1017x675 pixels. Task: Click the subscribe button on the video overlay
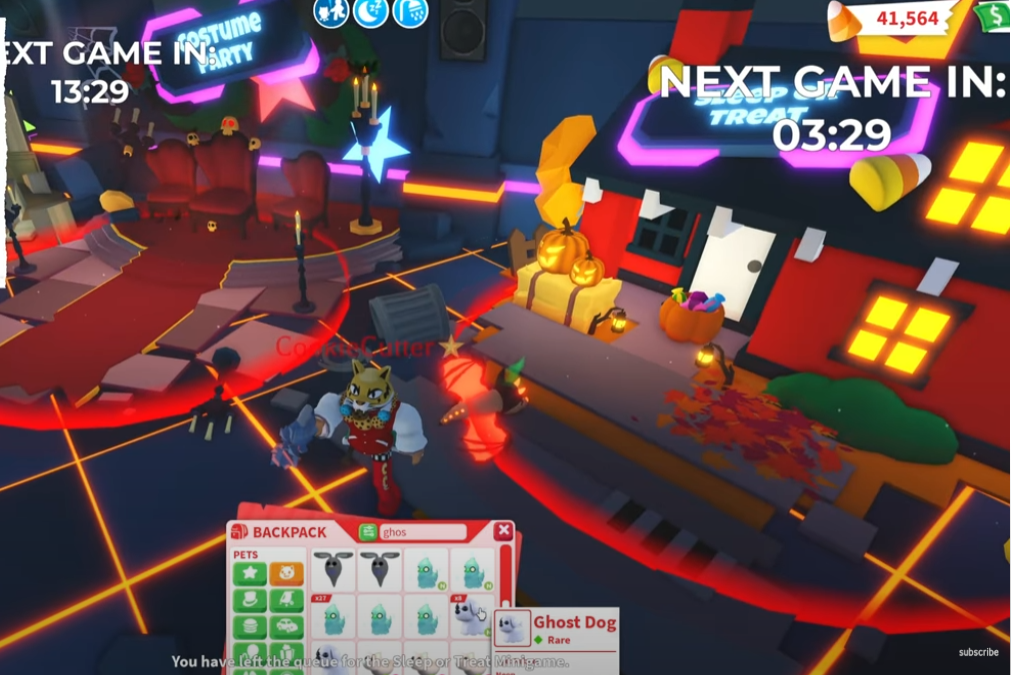[978, 652]
